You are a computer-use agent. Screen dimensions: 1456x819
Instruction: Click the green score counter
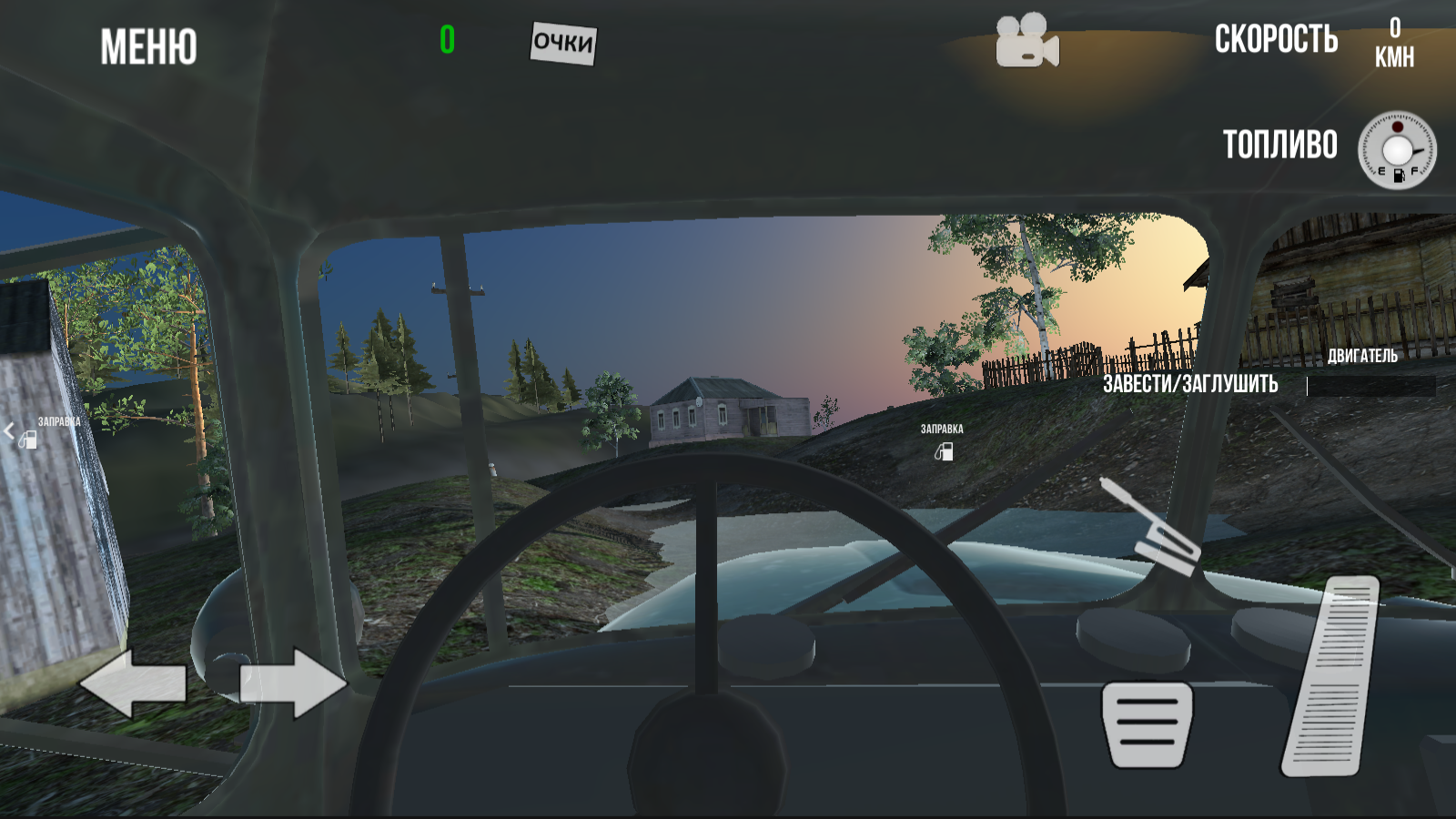coord(445,39)
